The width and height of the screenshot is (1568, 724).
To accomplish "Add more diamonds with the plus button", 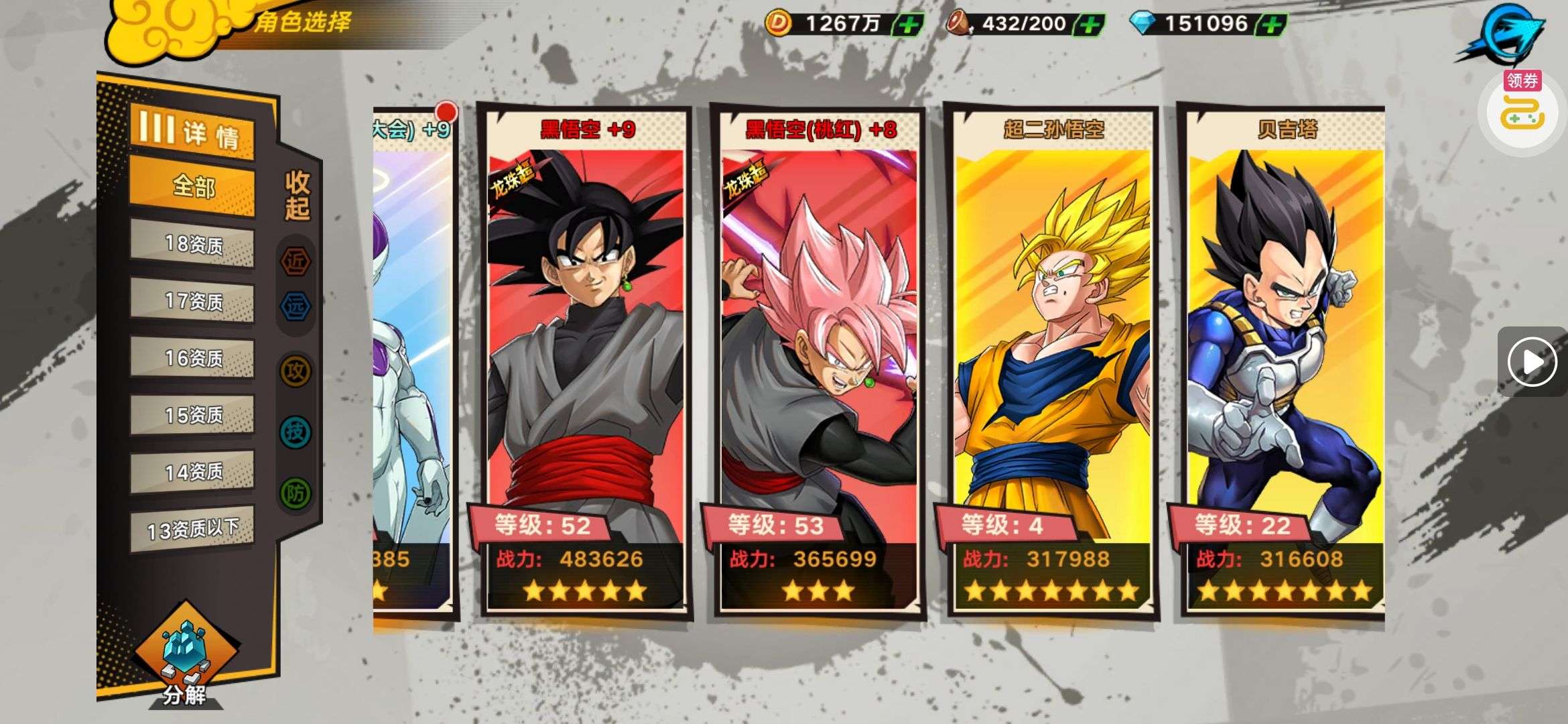I will click(1271, 25).
